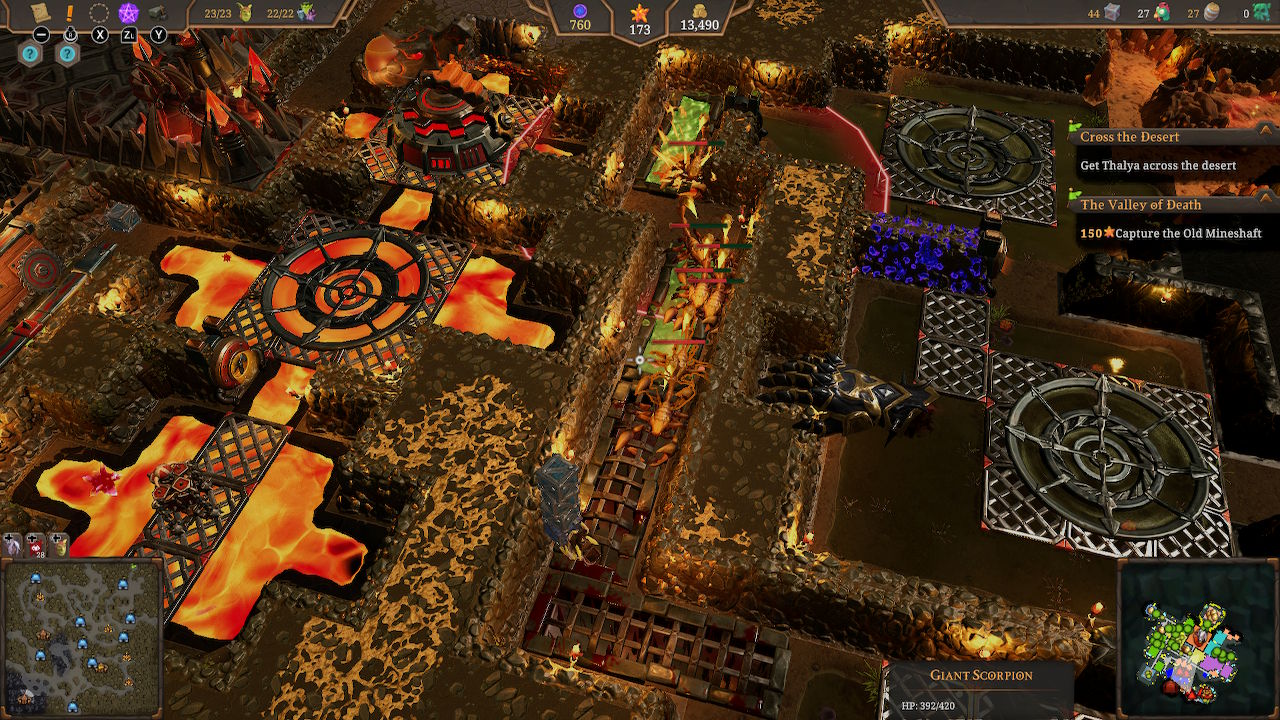Toggle the ZL button prompt
This screenshot has width=1280, height=720.
pyautogui.click(x=129, y=34)
